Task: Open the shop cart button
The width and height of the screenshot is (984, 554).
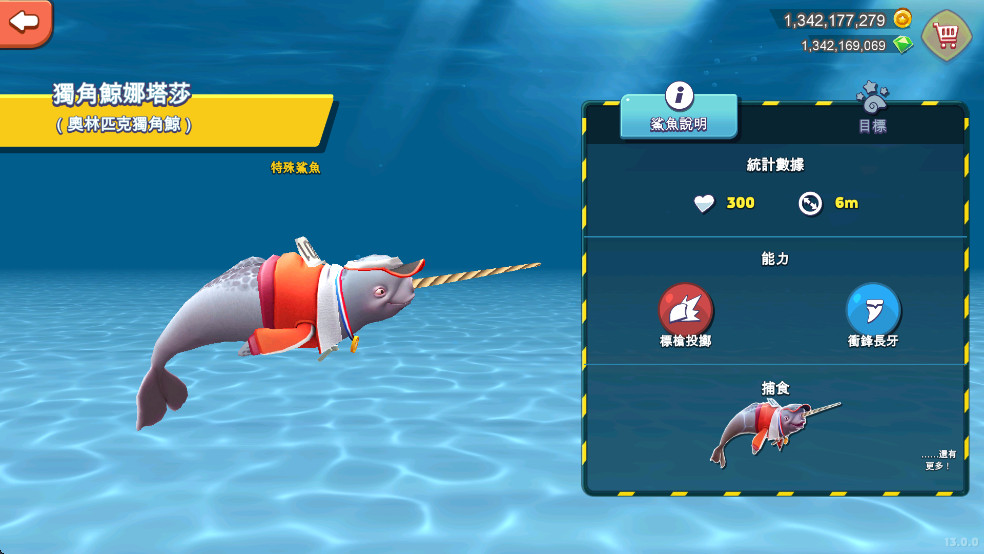Action: [945, 36]
